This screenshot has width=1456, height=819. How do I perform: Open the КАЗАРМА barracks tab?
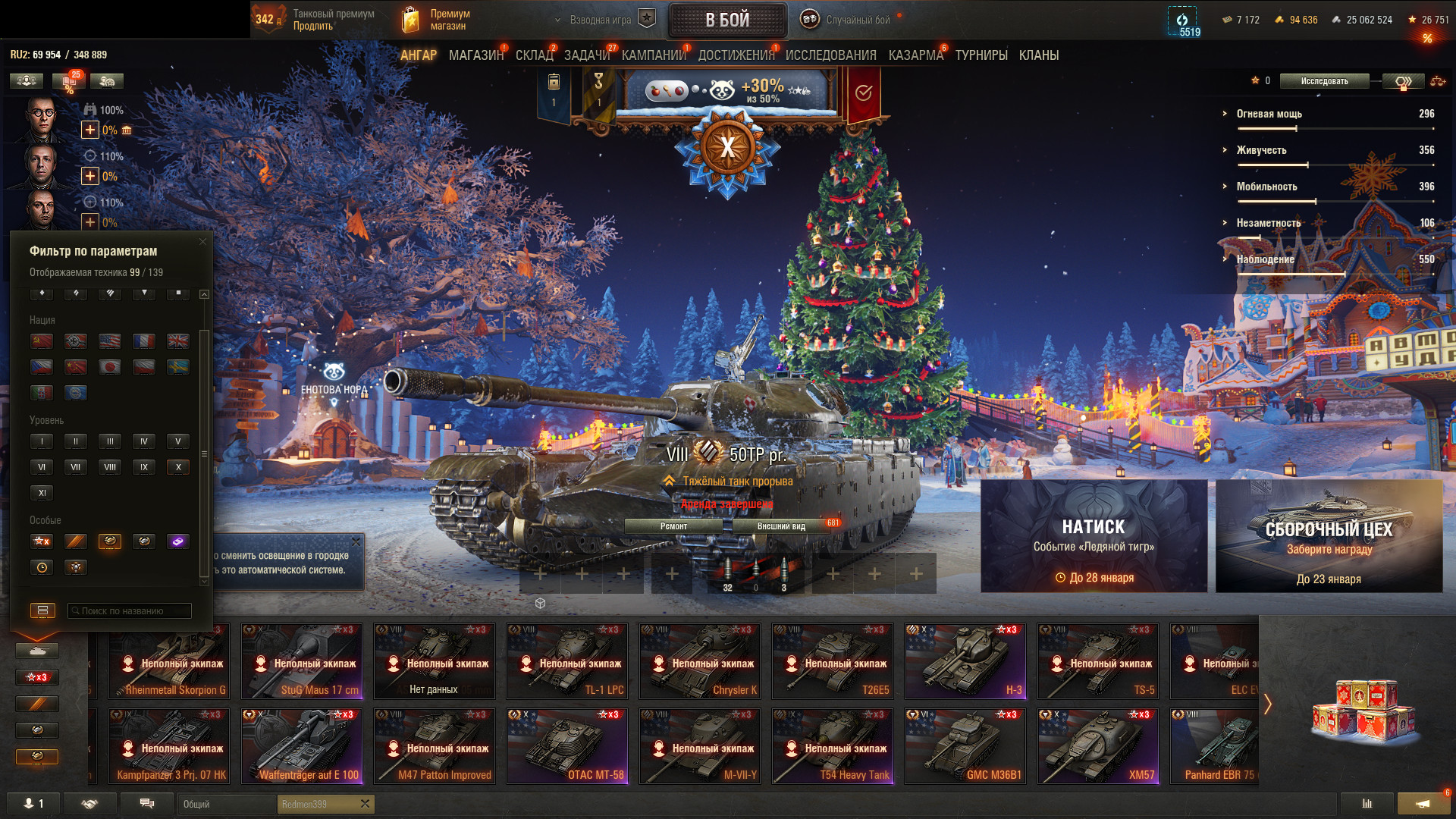click(x=915, y=55)
